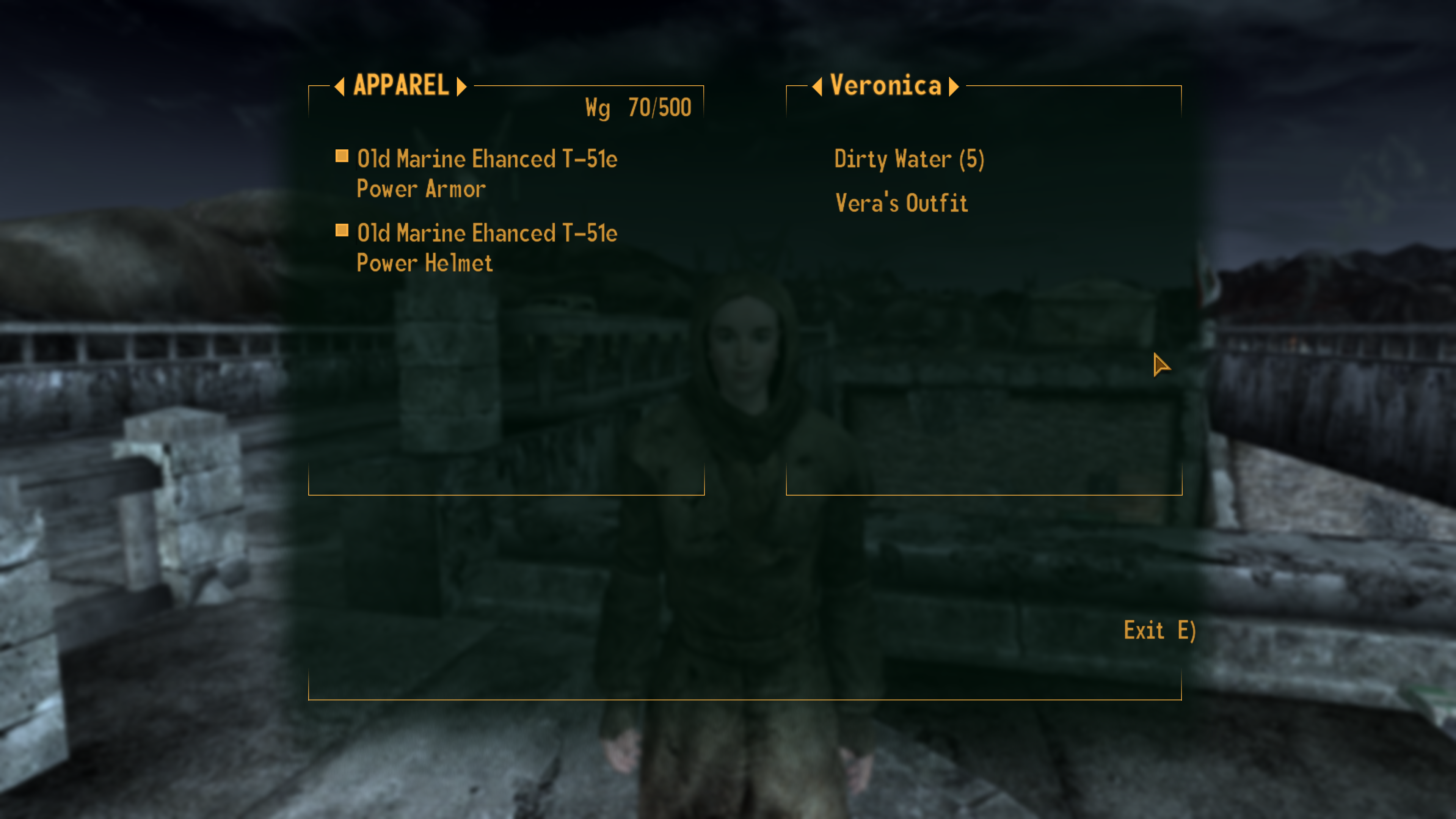Image resolution: width=1456 pixels, height=819 pixels.
Task: Select Dirty Water in Veronica's inventory
Action: 910,159
